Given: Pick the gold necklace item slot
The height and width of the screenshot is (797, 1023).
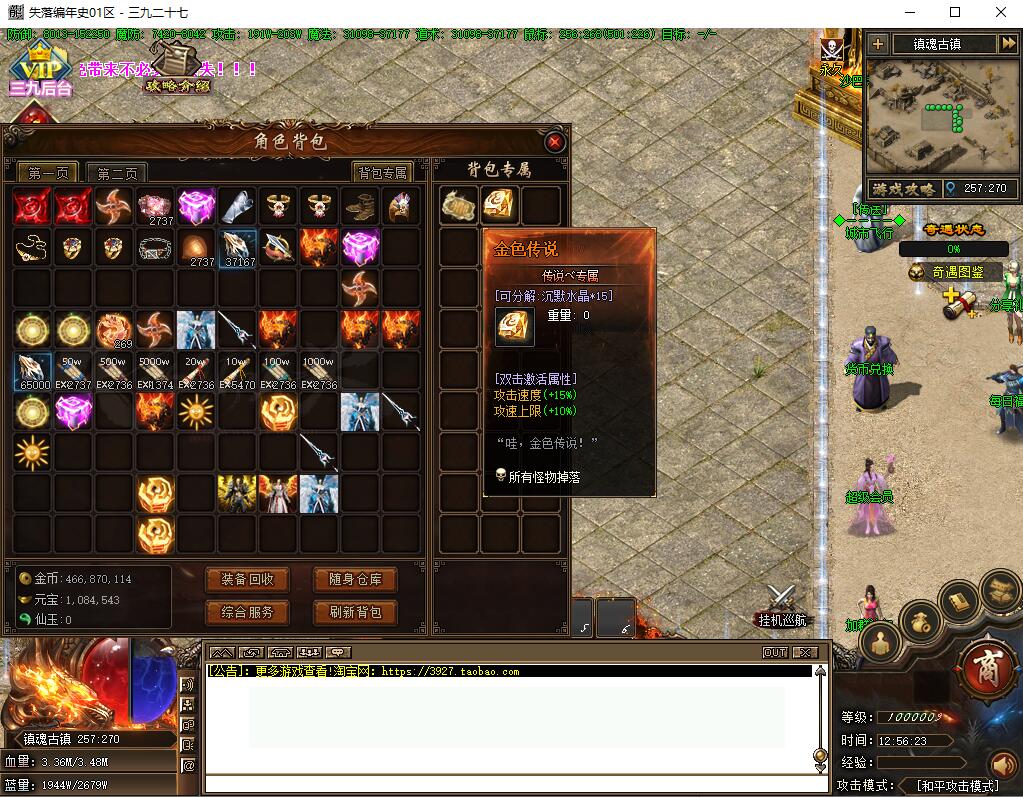Looking at the screenshot, I should [33, 247].
